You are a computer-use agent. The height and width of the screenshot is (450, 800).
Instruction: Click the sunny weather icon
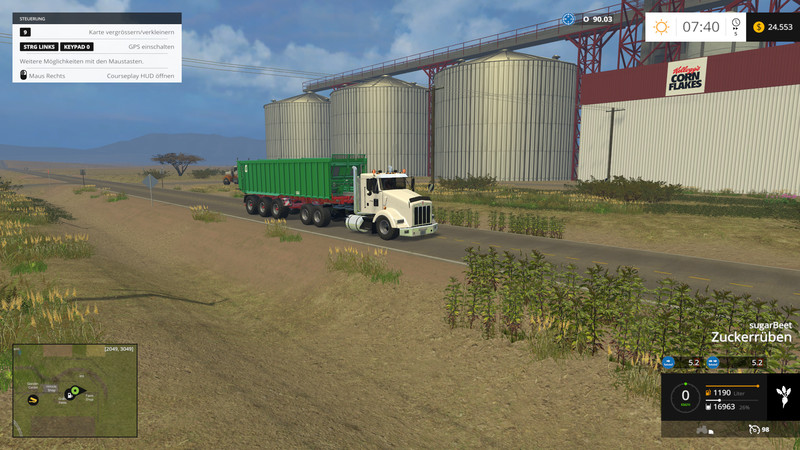pos(661,27)
